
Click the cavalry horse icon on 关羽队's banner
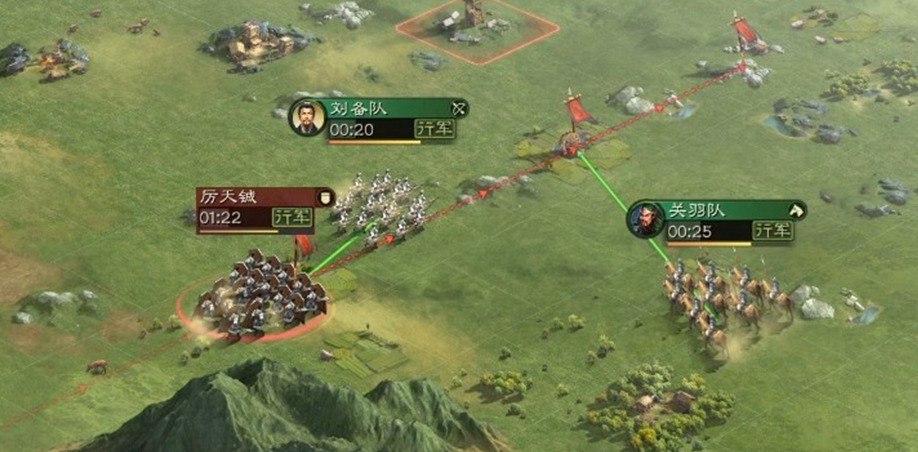797,210
